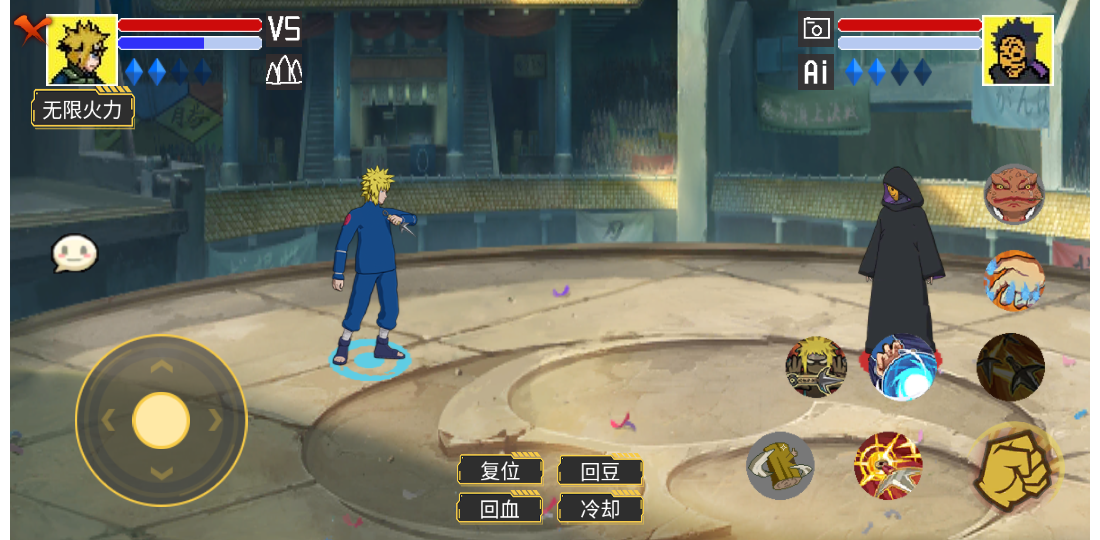This screenshot has height=540, width=1100.
Task: Click the 回豆 restore beans button
Action: pos(600,471)
